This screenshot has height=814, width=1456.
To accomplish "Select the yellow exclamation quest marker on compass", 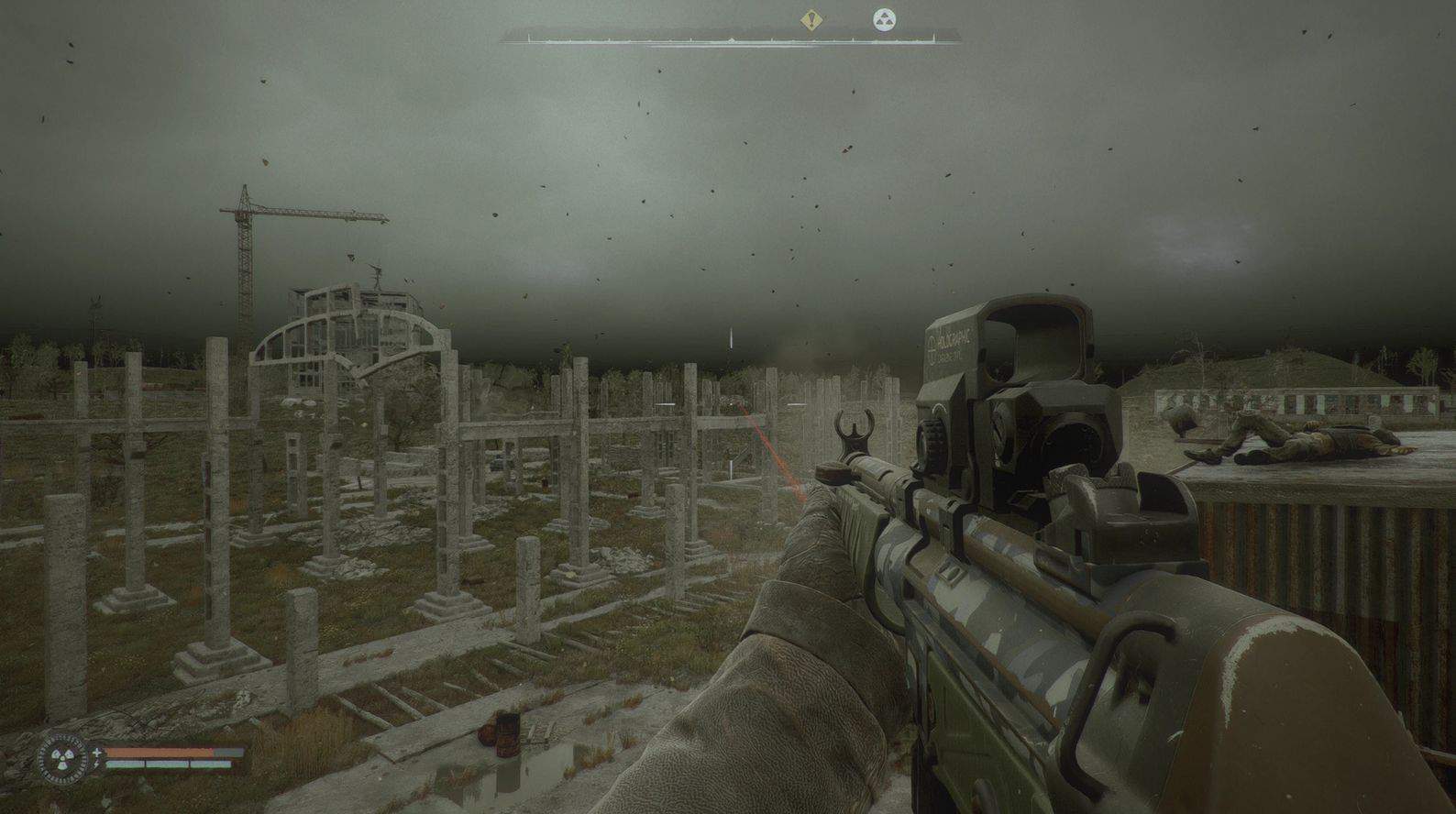I will click(x=810, y=20).
